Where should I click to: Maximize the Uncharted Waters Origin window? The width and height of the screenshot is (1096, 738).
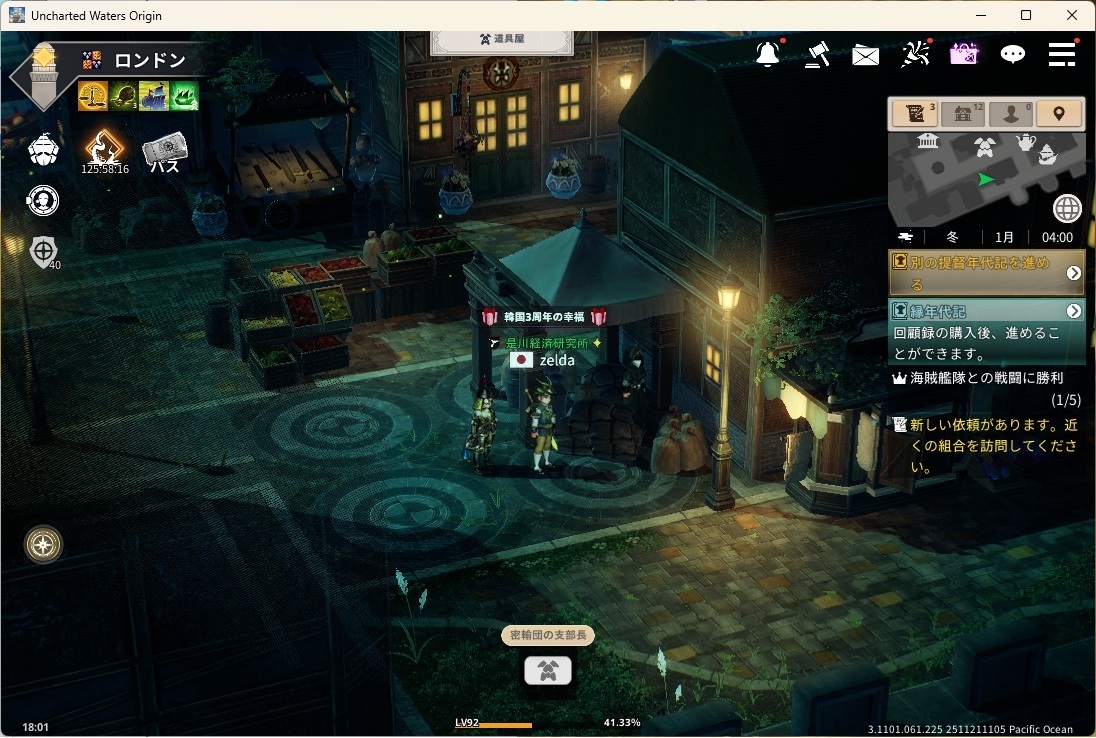1026,15
